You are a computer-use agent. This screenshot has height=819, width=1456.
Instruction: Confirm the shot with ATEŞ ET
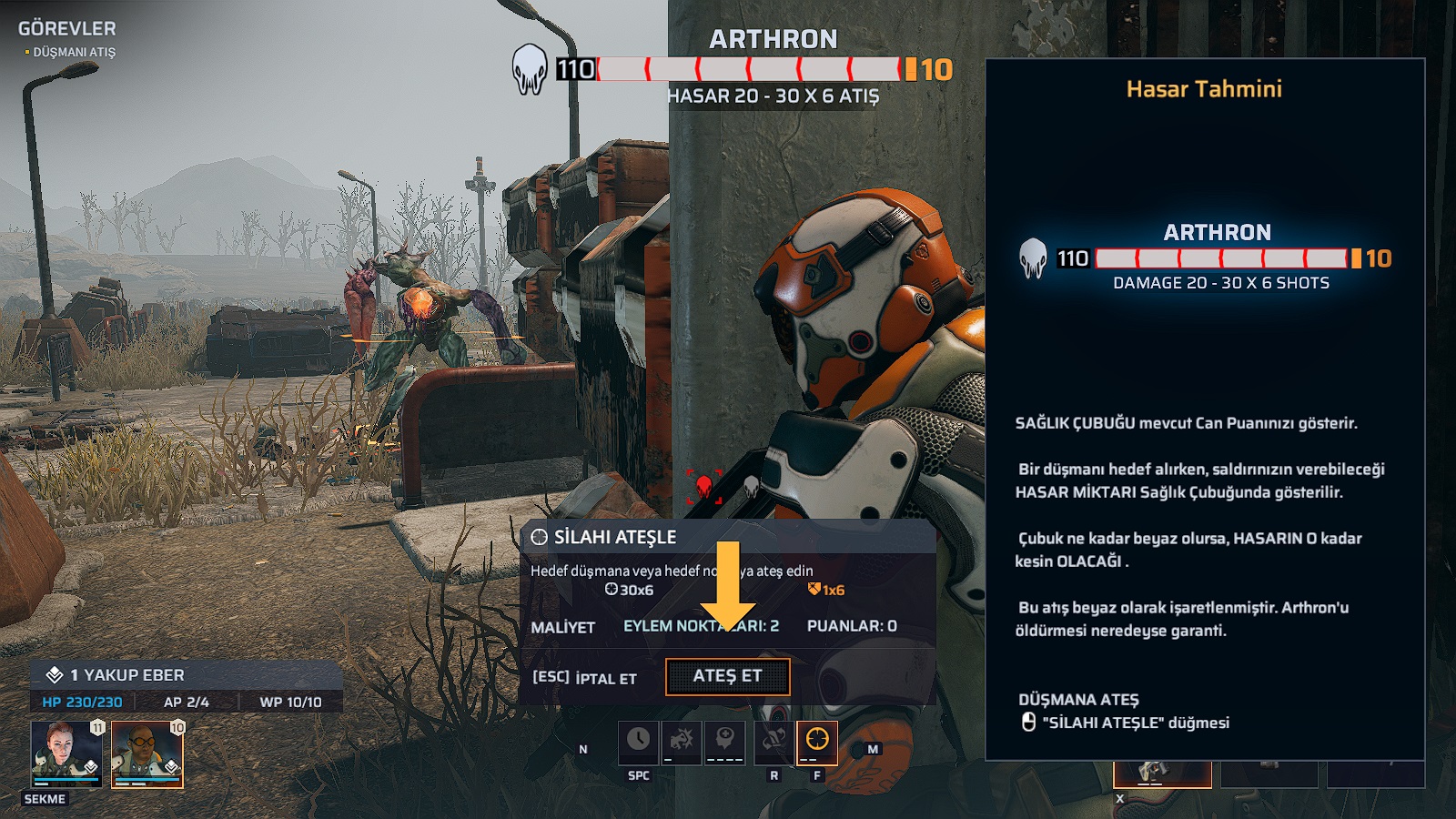point(727,676)
